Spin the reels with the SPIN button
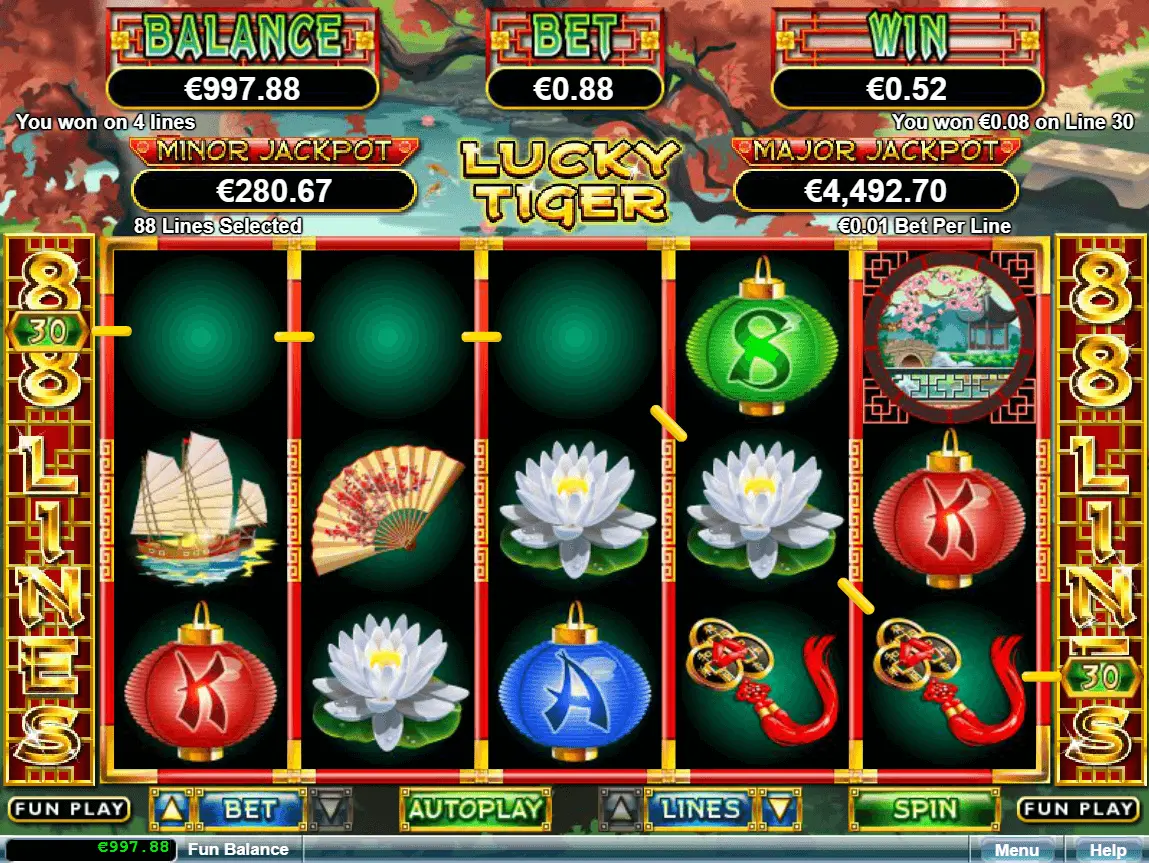The width and height of the screenshot is (1149, 863). (924, 809)
